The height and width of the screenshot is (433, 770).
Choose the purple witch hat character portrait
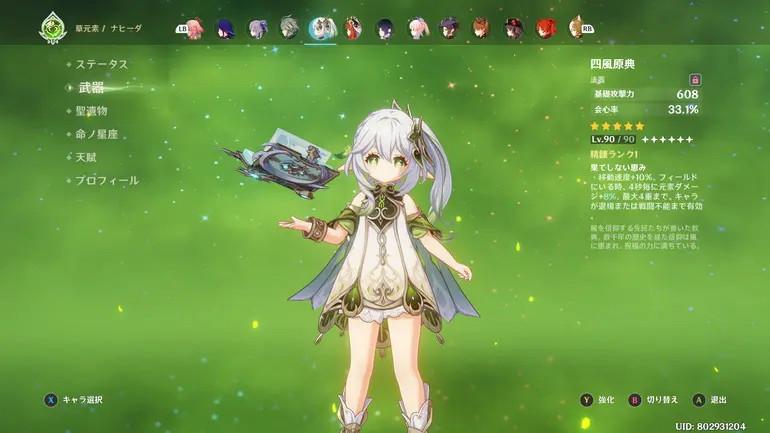(449, 27)
